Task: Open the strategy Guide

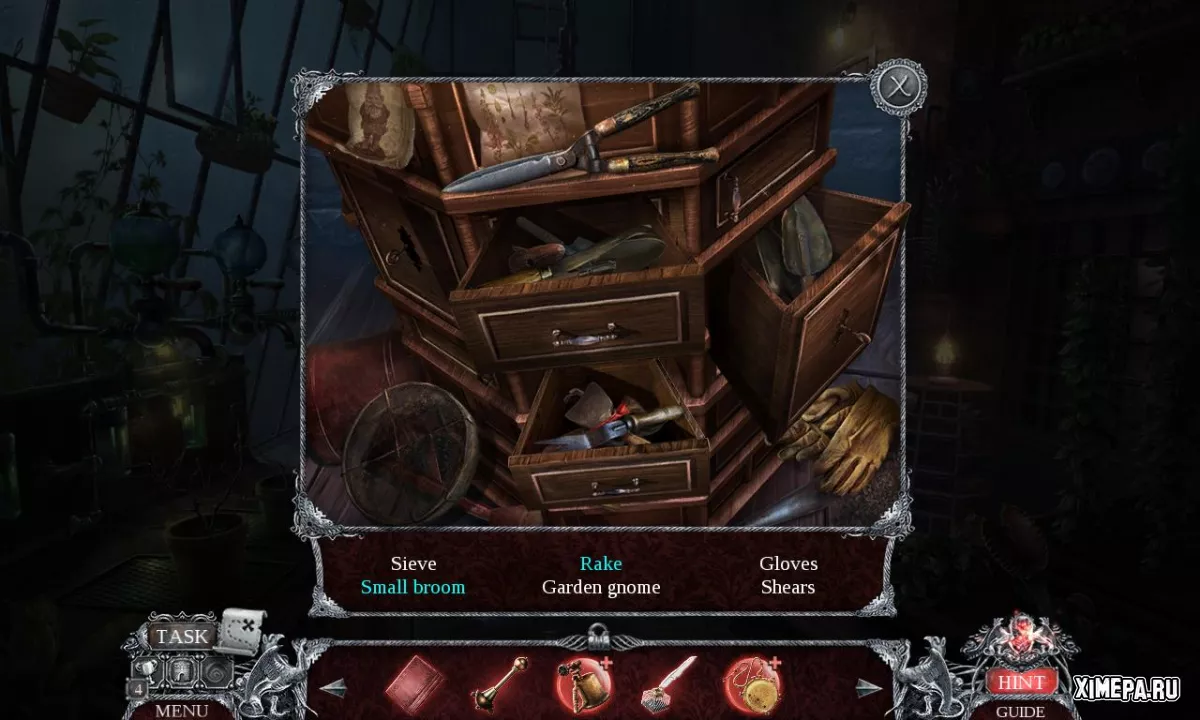Action: tap(1020, 711)
